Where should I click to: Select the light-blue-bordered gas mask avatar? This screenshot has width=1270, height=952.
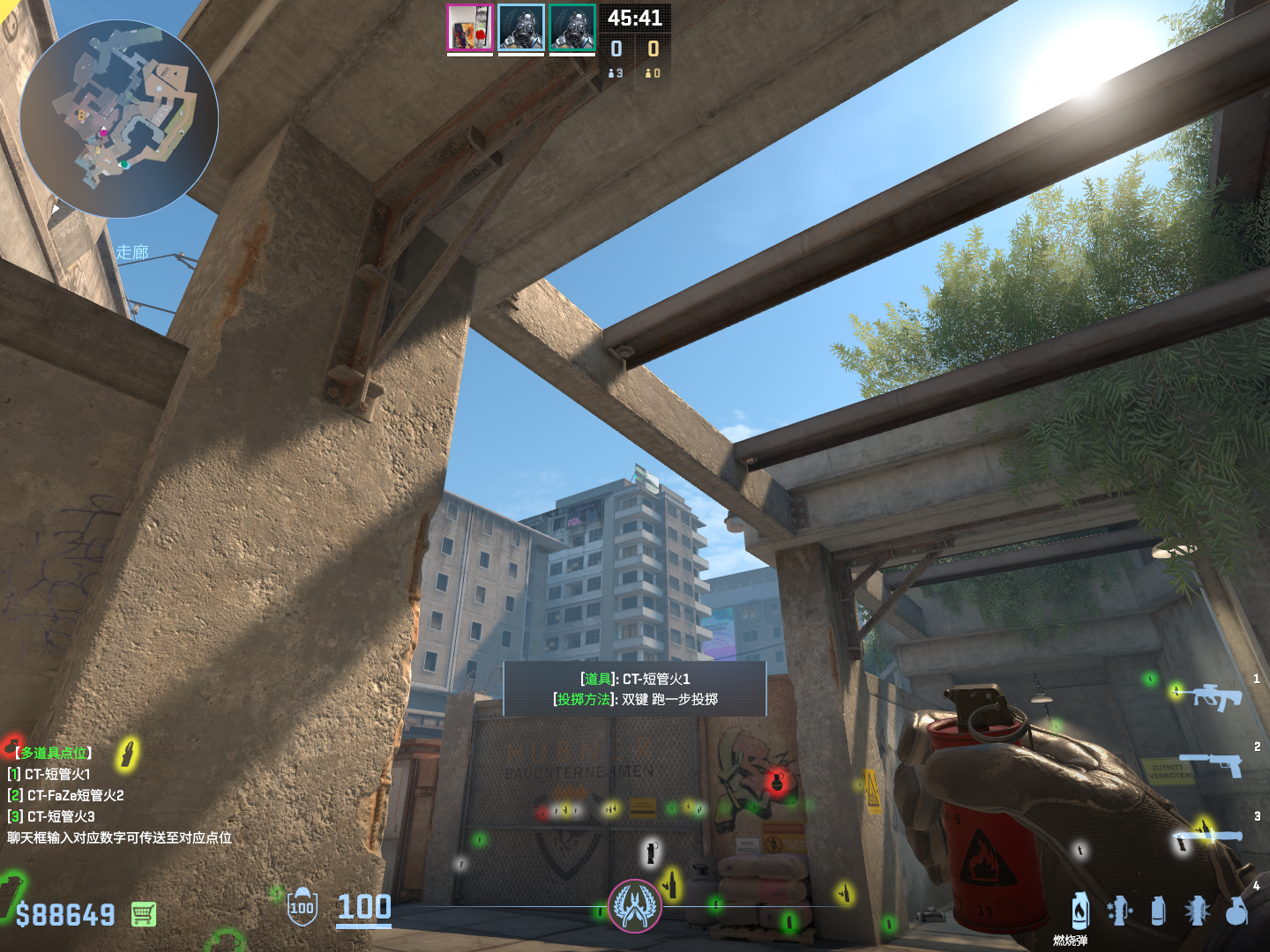(x=520, y=28)
